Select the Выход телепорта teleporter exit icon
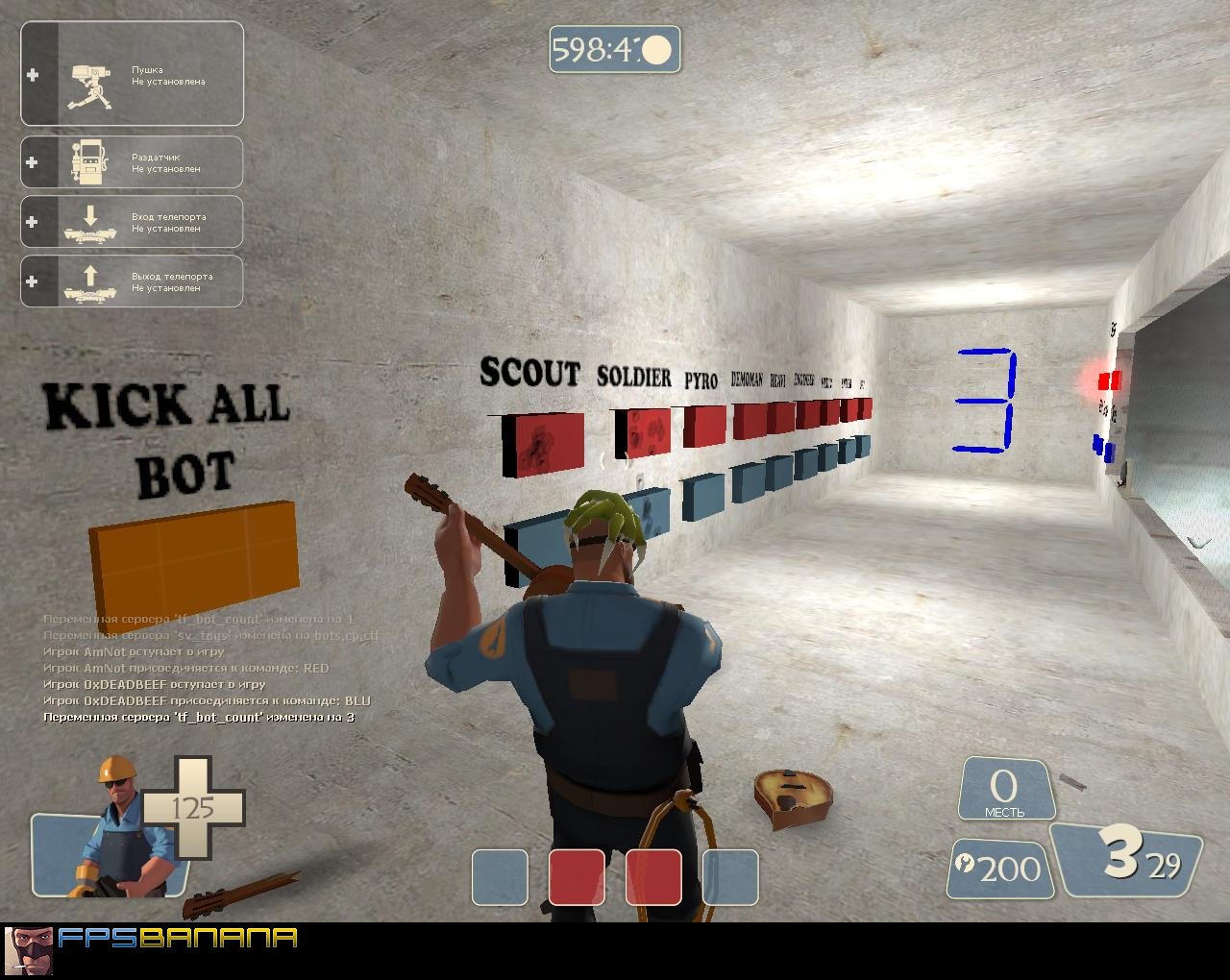The image size is (1230, 980). (88, 281)
